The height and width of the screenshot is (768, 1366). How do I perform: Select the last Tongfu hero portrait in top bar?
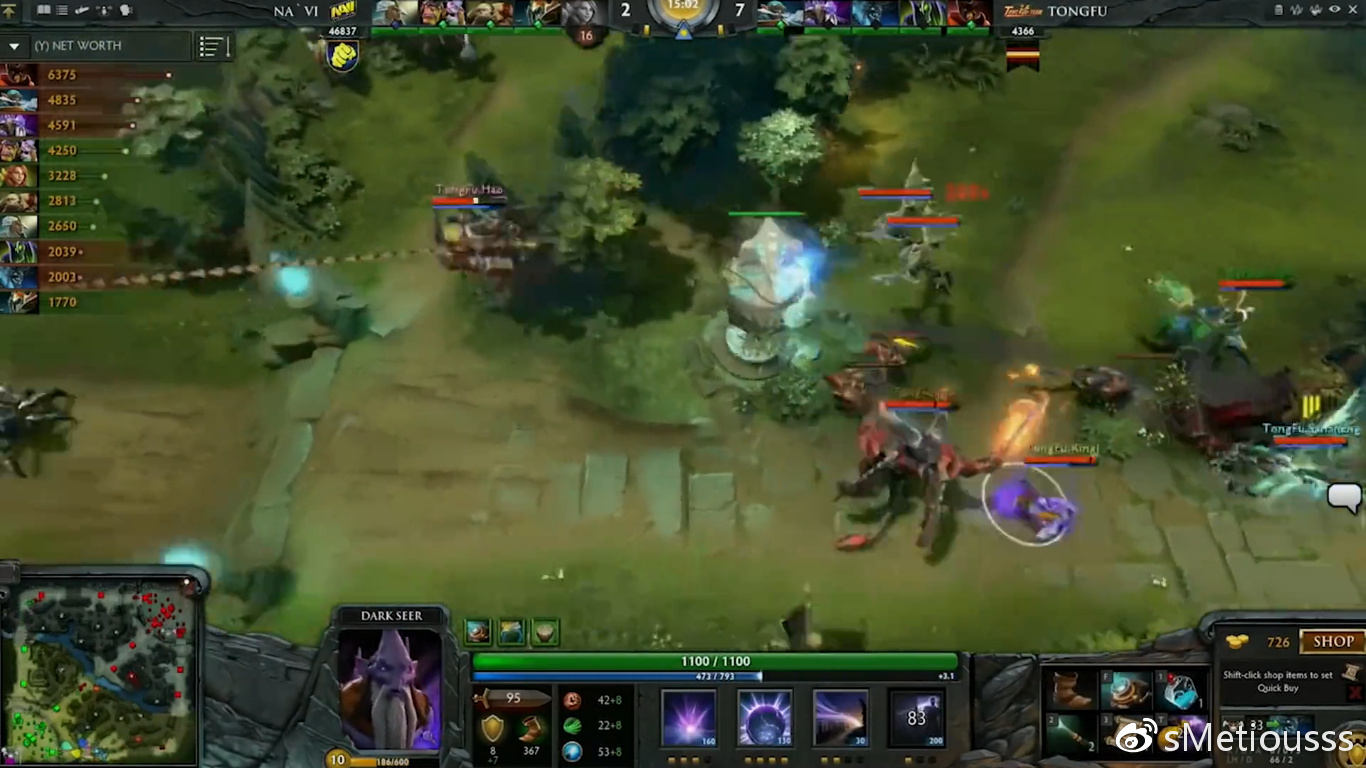point(967,12)
